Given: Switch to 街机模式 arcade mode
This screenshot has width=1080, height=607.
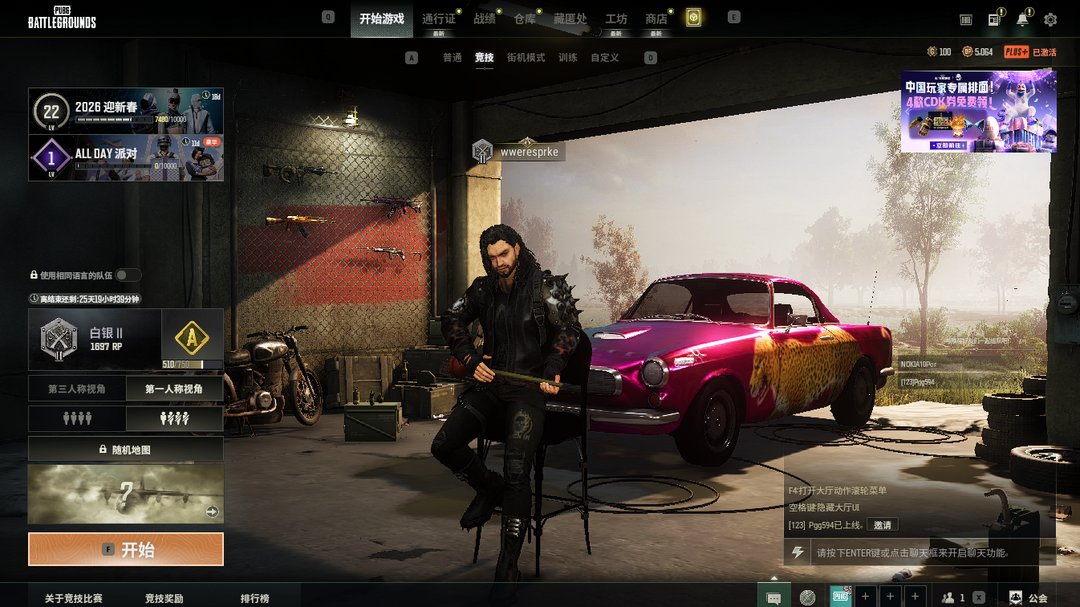Looking at the screenshot, I should pos(526,58).
